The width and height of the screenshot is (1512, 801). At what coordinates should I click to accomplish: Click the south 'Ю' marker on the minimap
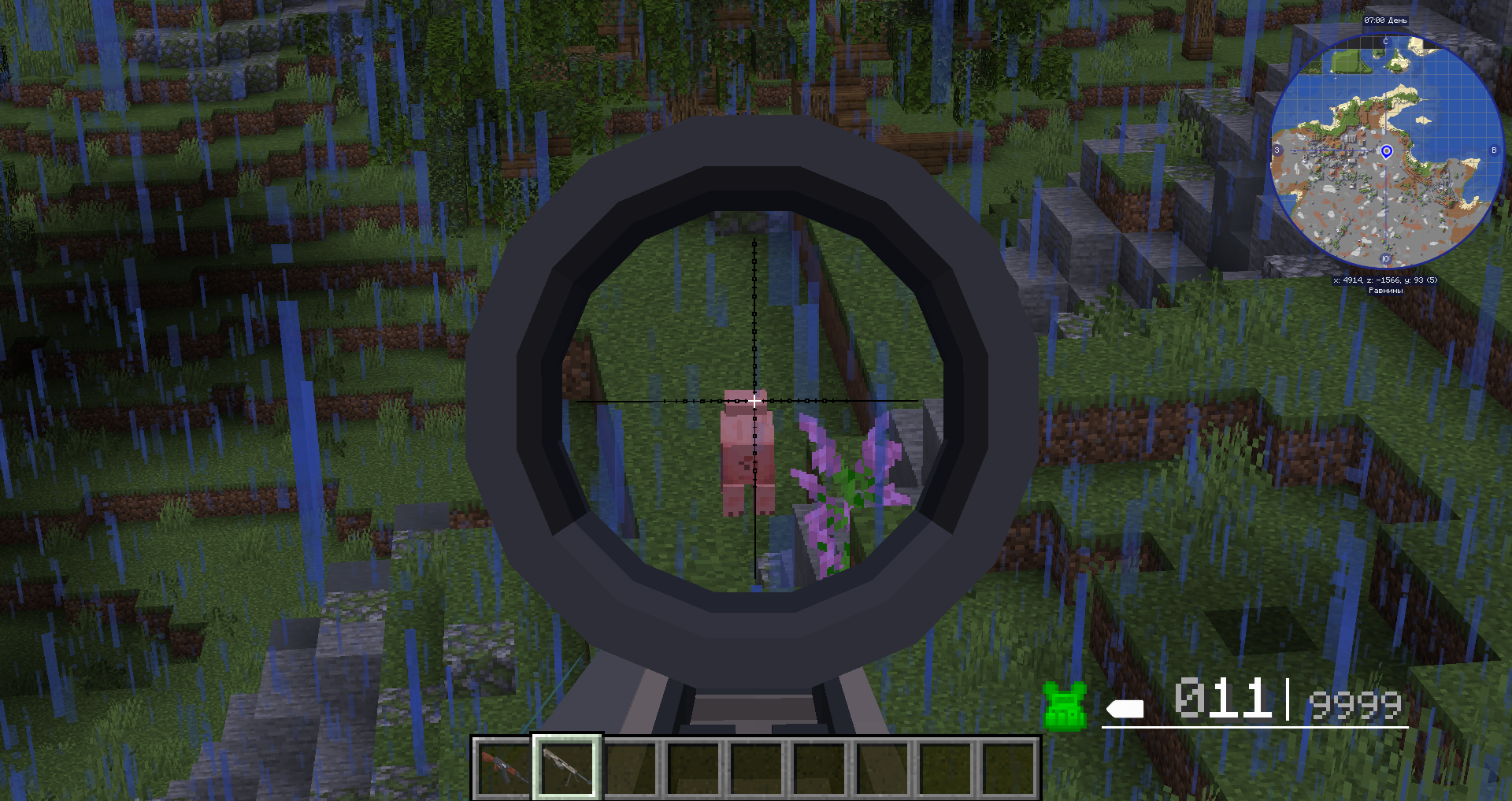(1385, 258)
